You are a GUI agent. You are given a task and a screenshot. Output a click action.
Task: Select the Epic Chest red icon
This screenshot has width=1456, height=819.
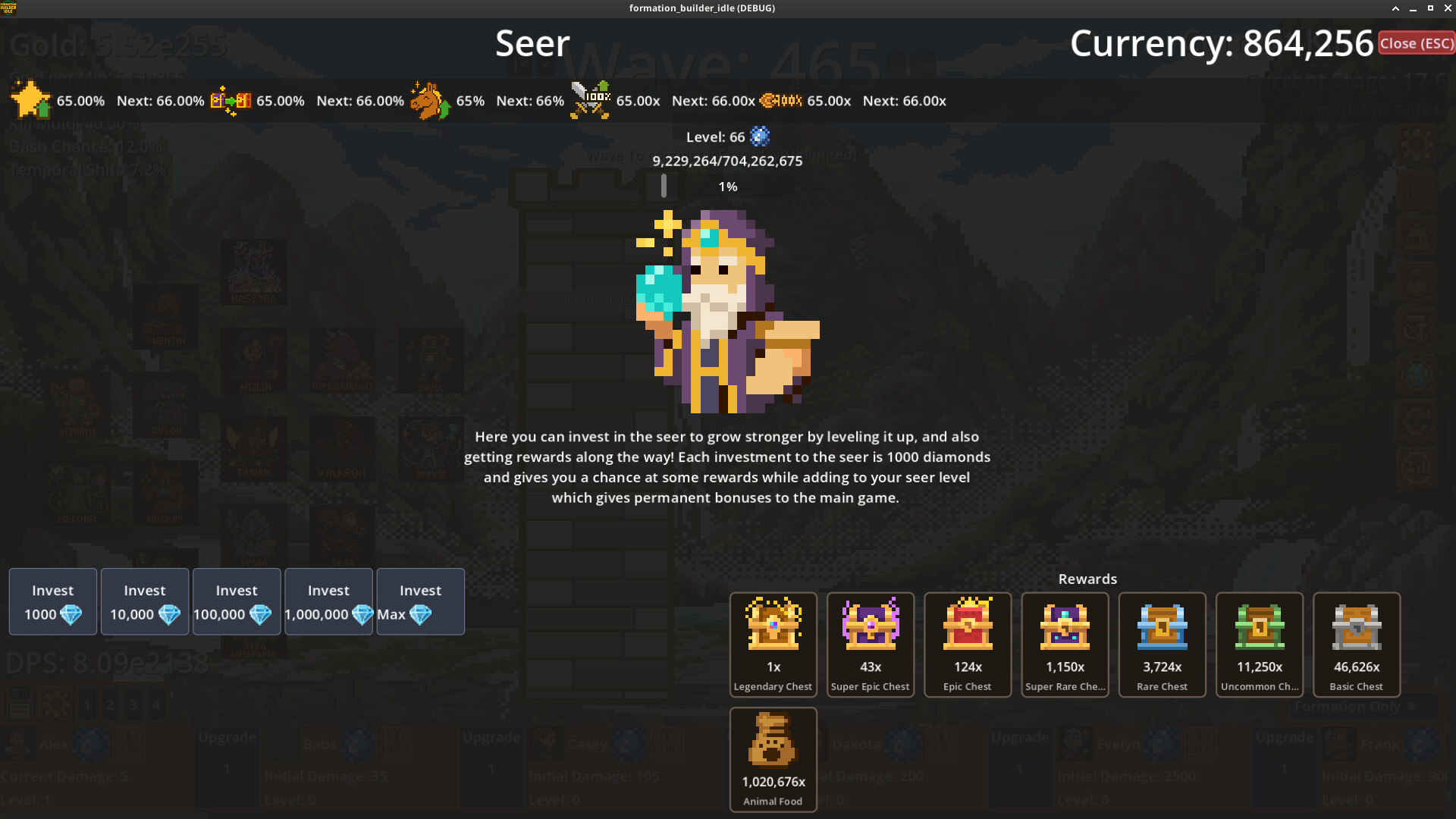click(x=967, y=623)
